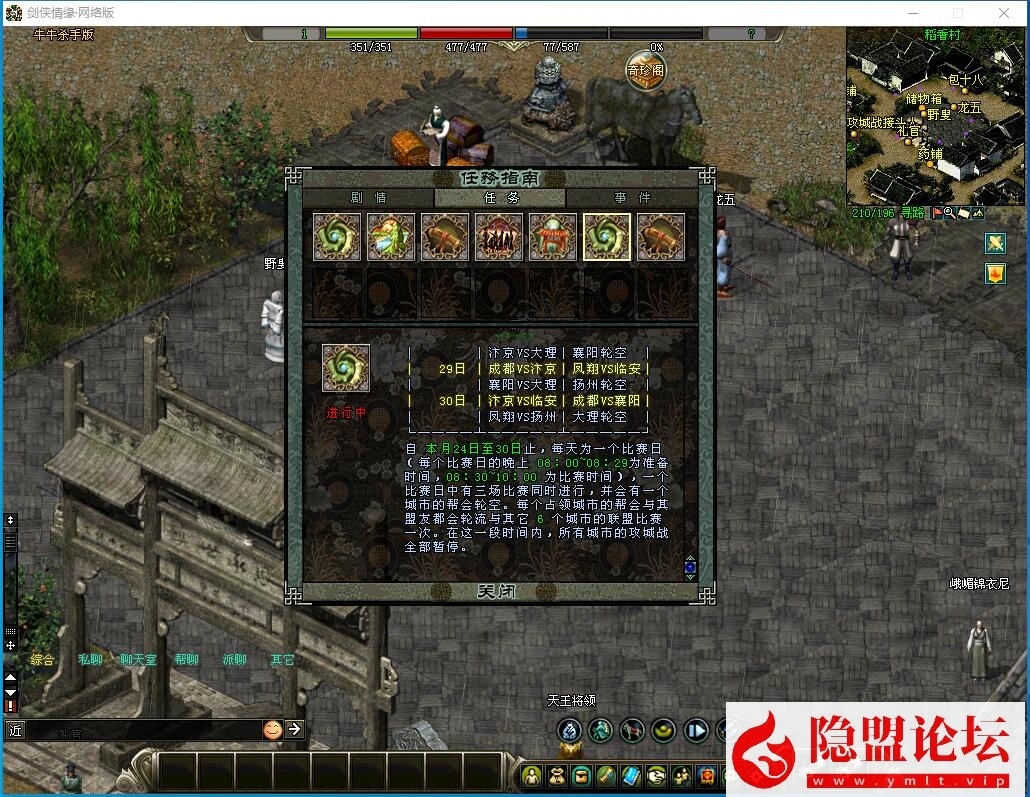The width and height of the screenshot is (1030, 797).
Task: Open the 事件 events tab
Action: tap(632, 198)
